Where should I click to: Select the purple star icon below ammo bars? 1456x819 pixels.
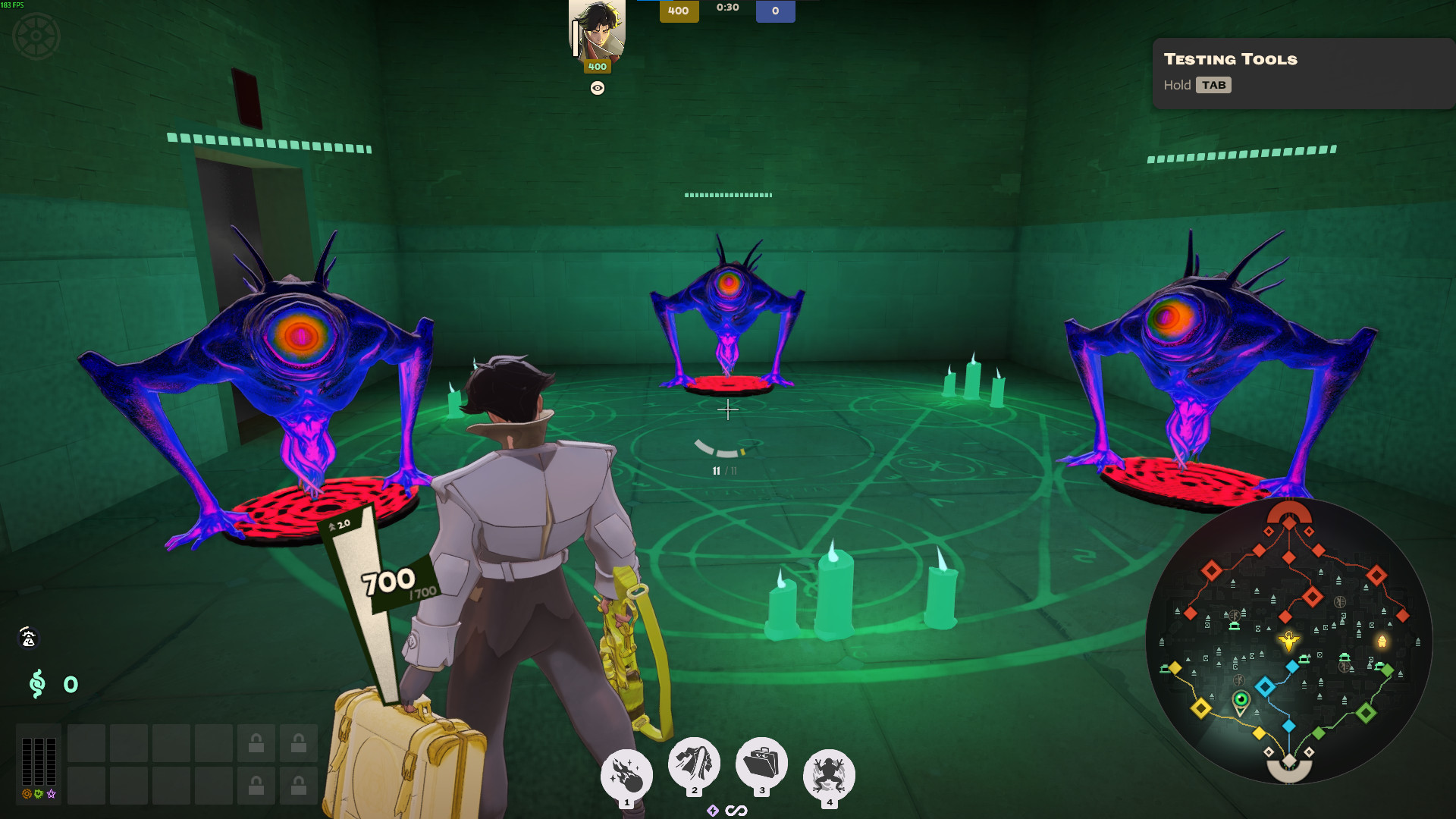coord(50,794)
